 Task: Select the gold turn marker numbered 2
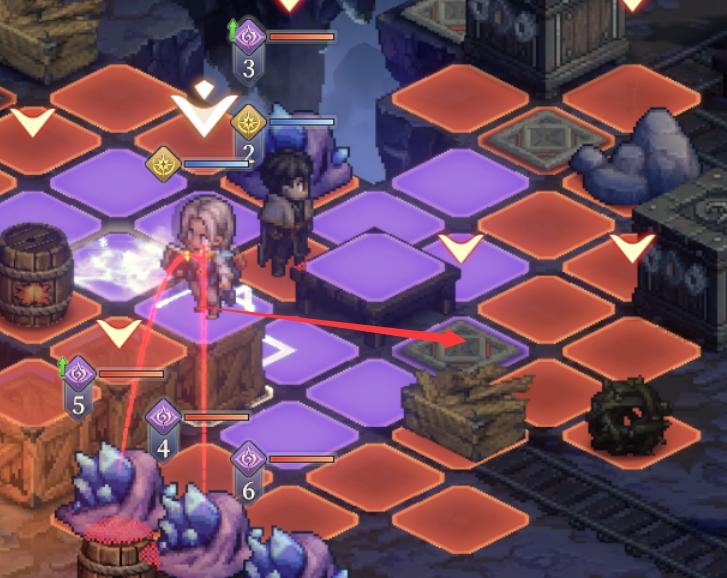(x=248, y=137)
